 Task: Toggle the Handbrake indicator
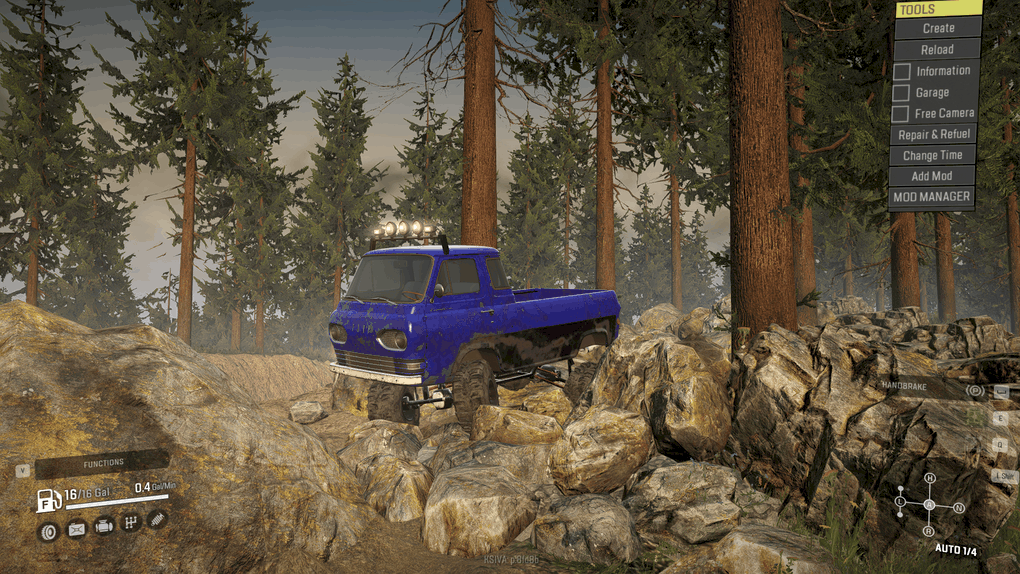click(x=975, y=390)
